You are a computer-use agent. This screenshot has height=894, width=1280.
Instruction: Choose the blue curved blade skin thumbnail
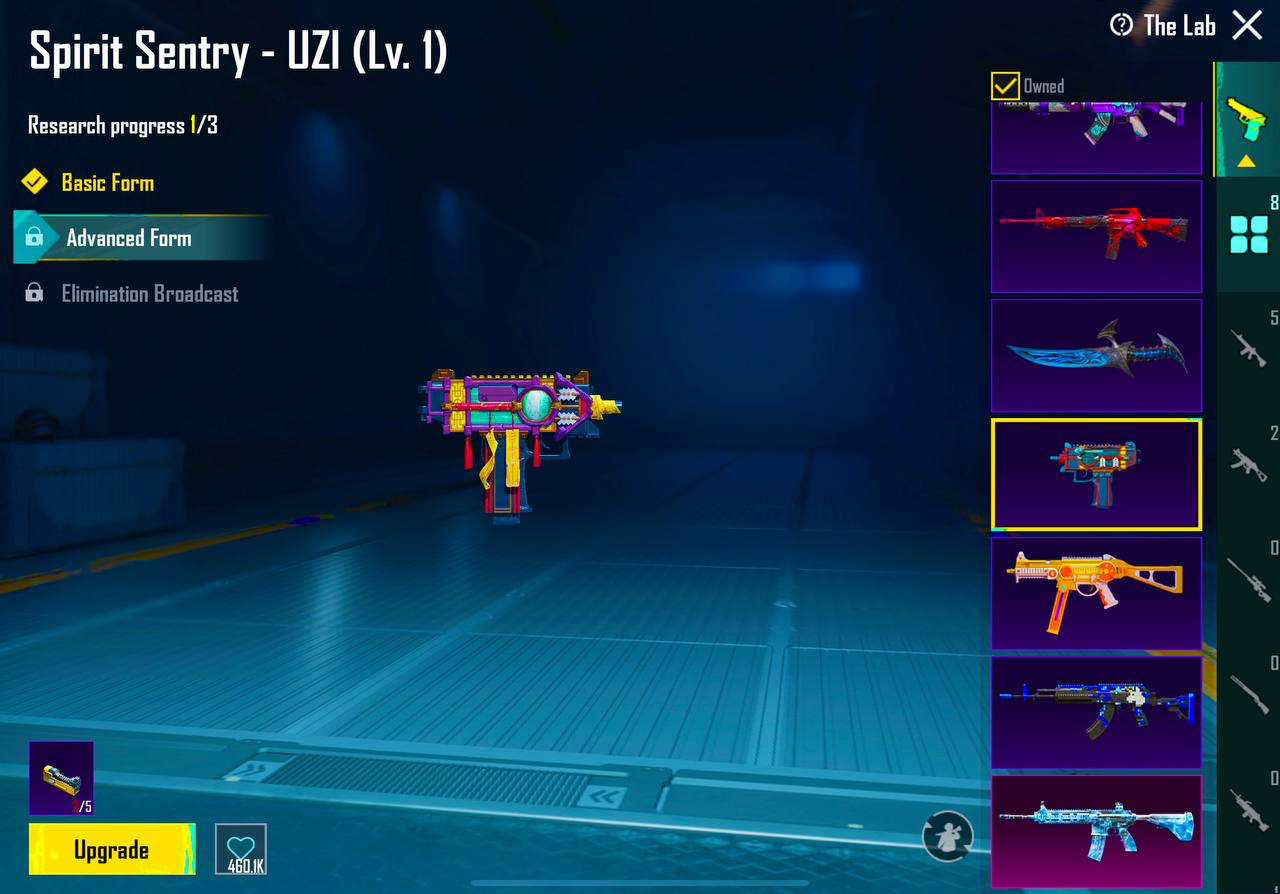1096,355
